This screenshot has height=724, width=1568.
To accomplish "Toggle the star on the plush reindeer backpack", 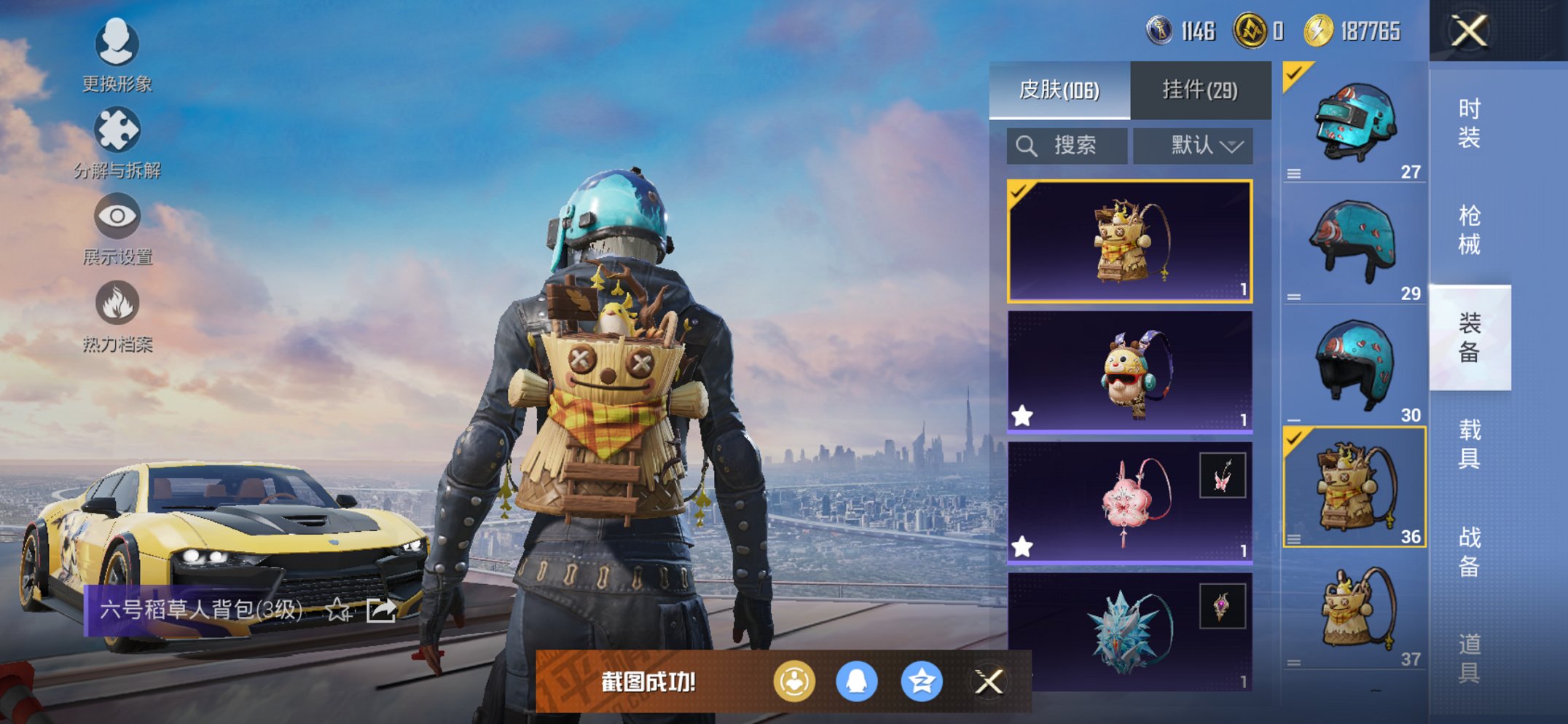I will pos(1023,415).
